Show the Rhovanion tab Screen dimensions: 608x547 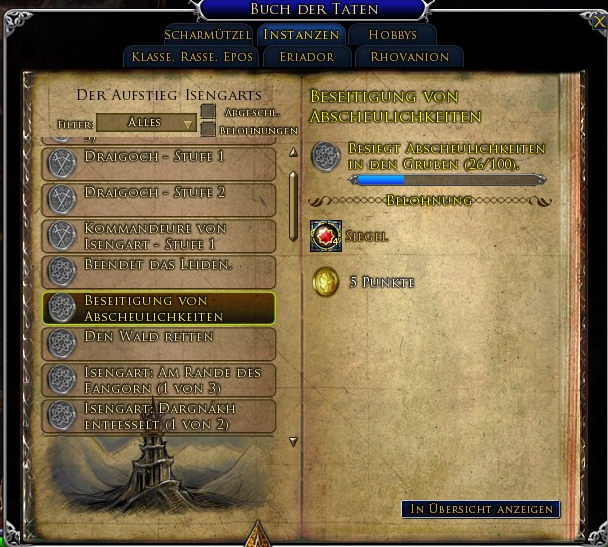pos(410,57)
